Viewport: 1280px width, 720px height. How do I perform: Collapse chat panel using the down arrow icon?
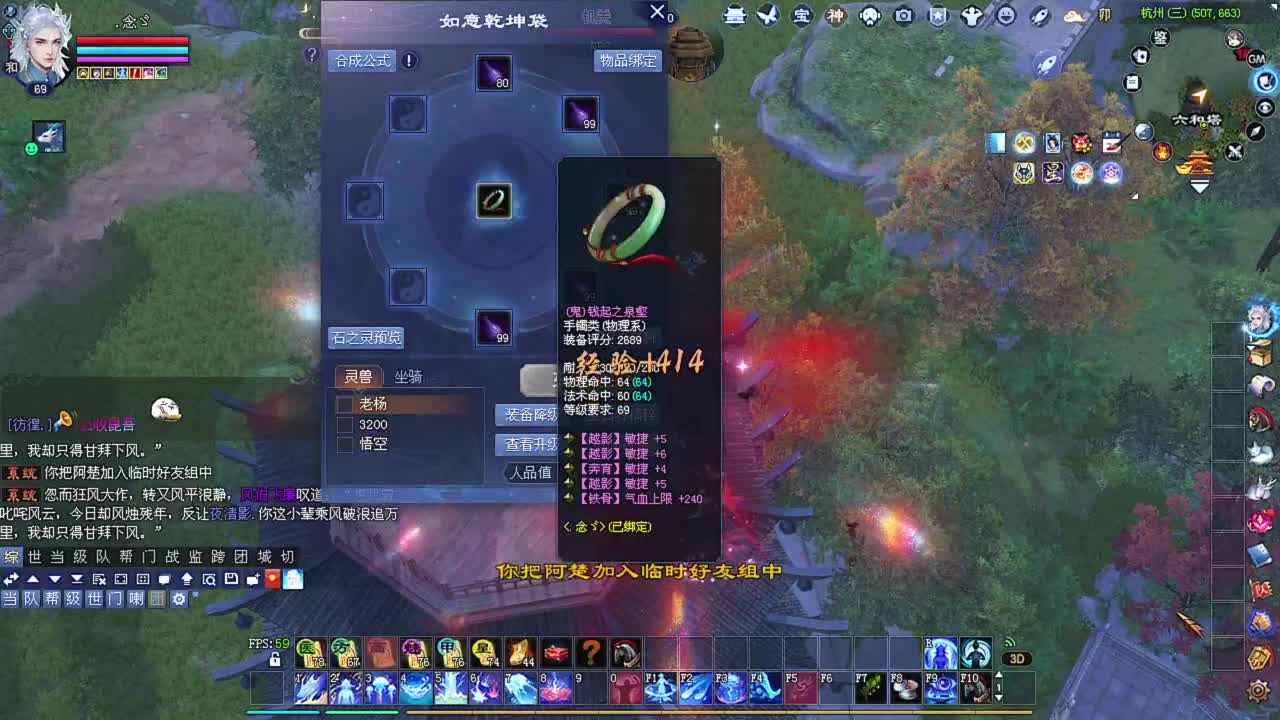(54, 579)
